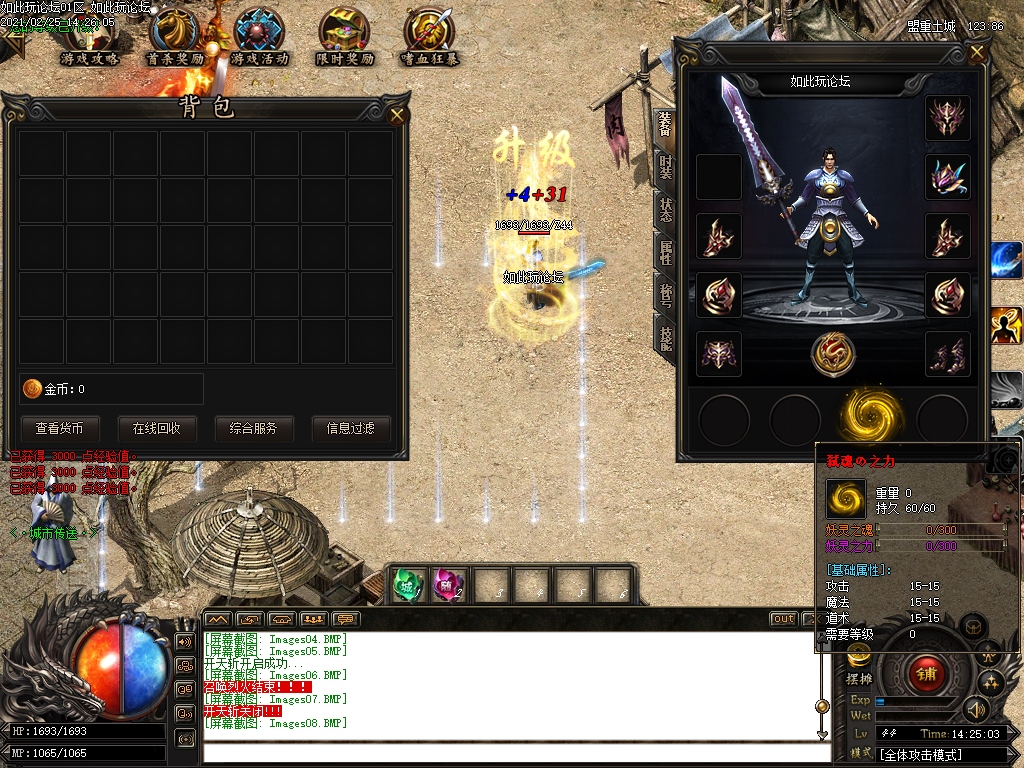Use the green potion in the hotbar
This screenshot has height=768, width=1024.
[407, 585]
